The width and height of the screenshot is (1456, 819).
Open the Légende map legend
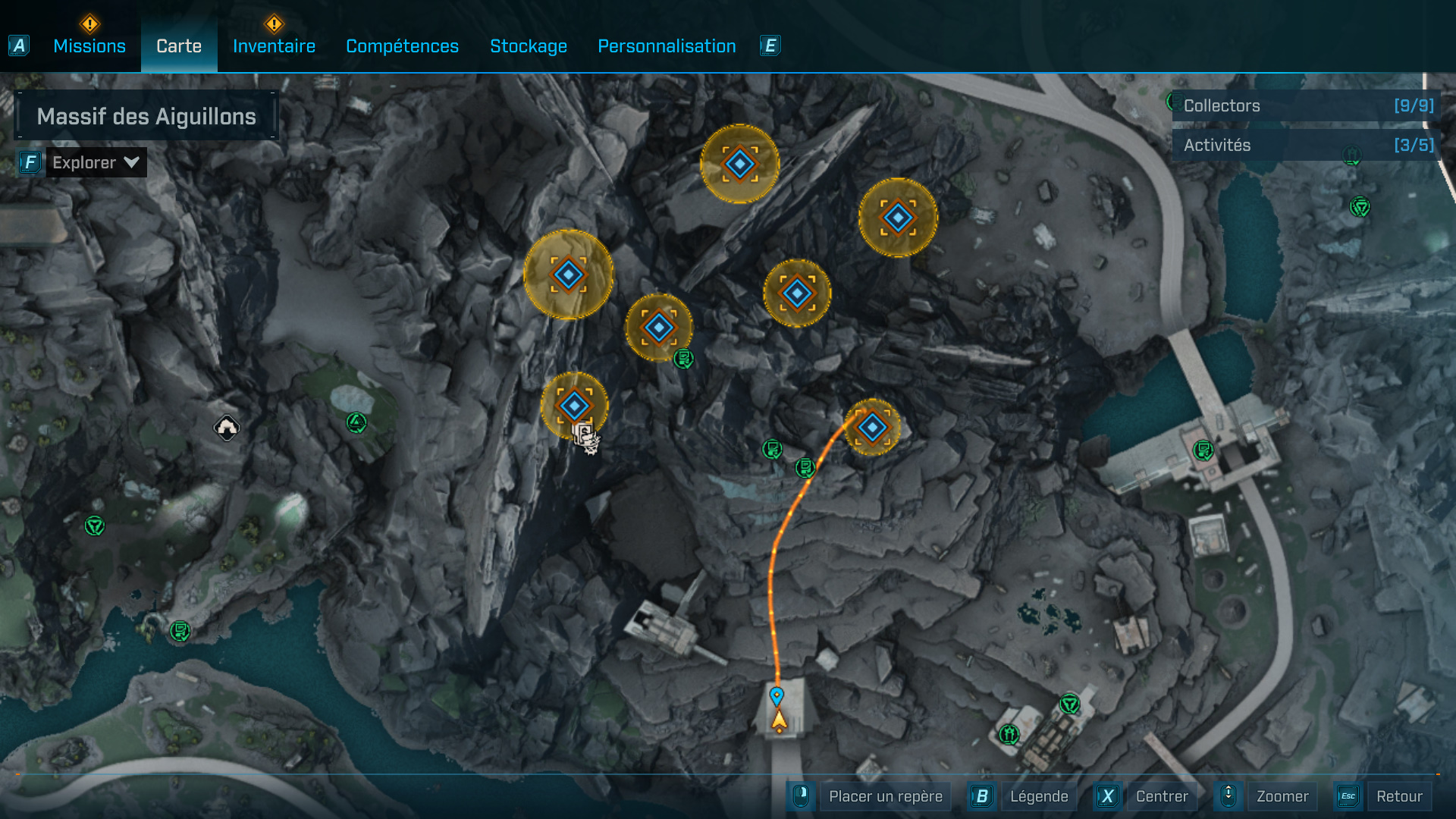tap(1038, 796)
